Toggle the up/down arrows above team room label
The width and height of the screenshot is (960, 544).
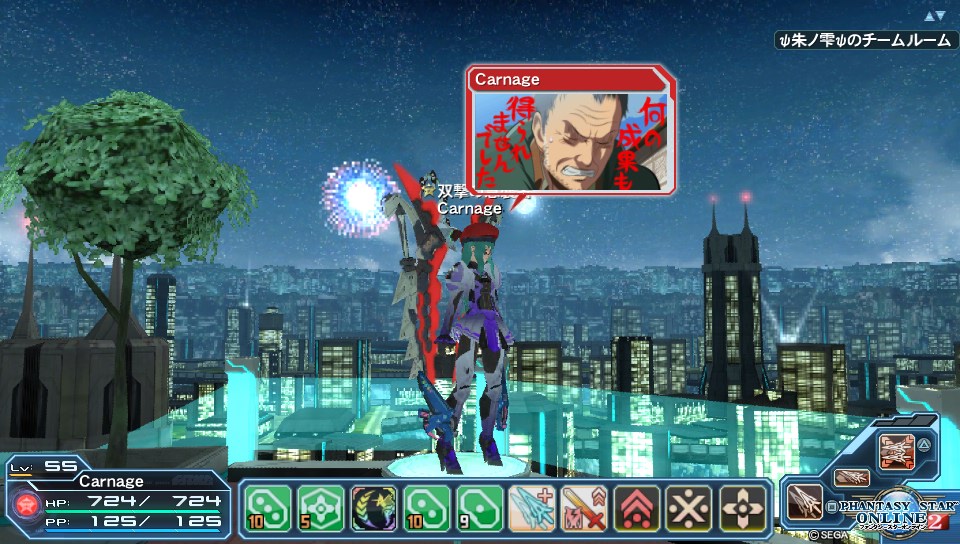[x=934, y=16]
